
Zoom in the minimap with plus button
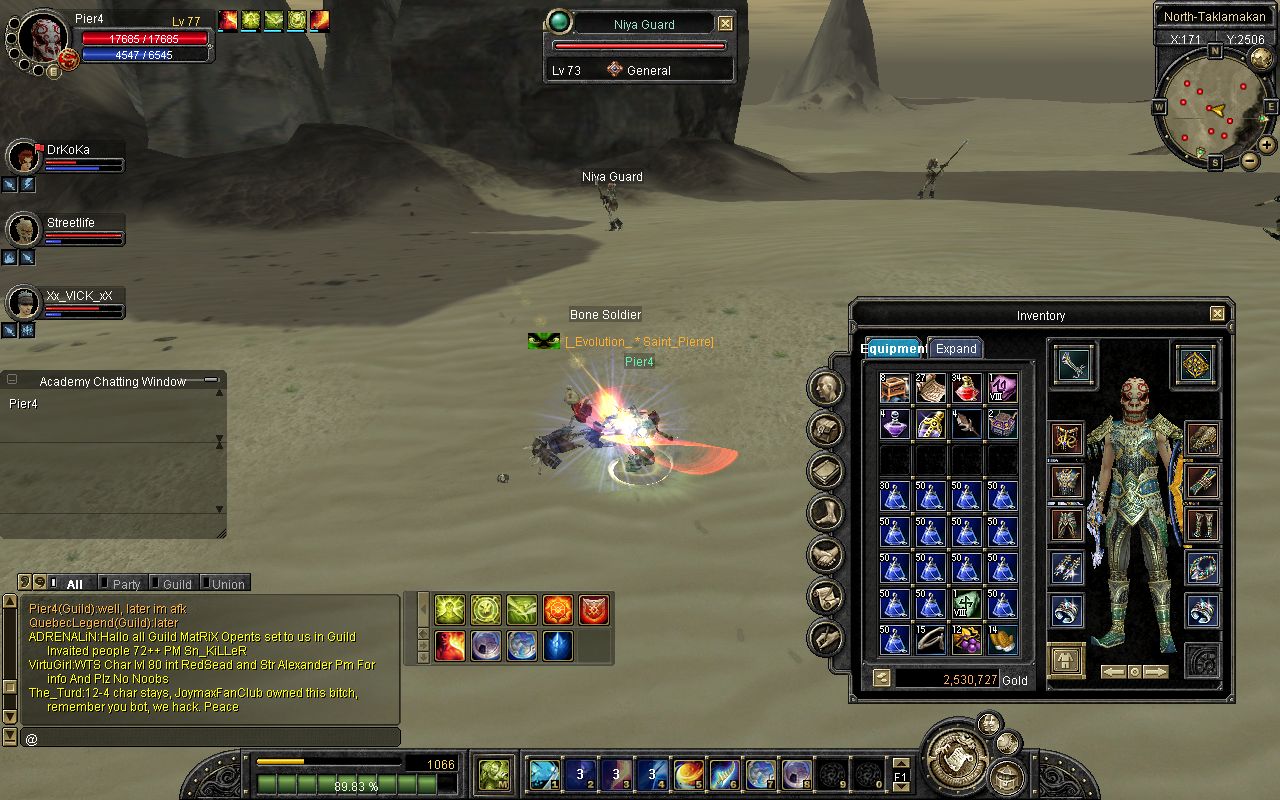[1268, 145]
